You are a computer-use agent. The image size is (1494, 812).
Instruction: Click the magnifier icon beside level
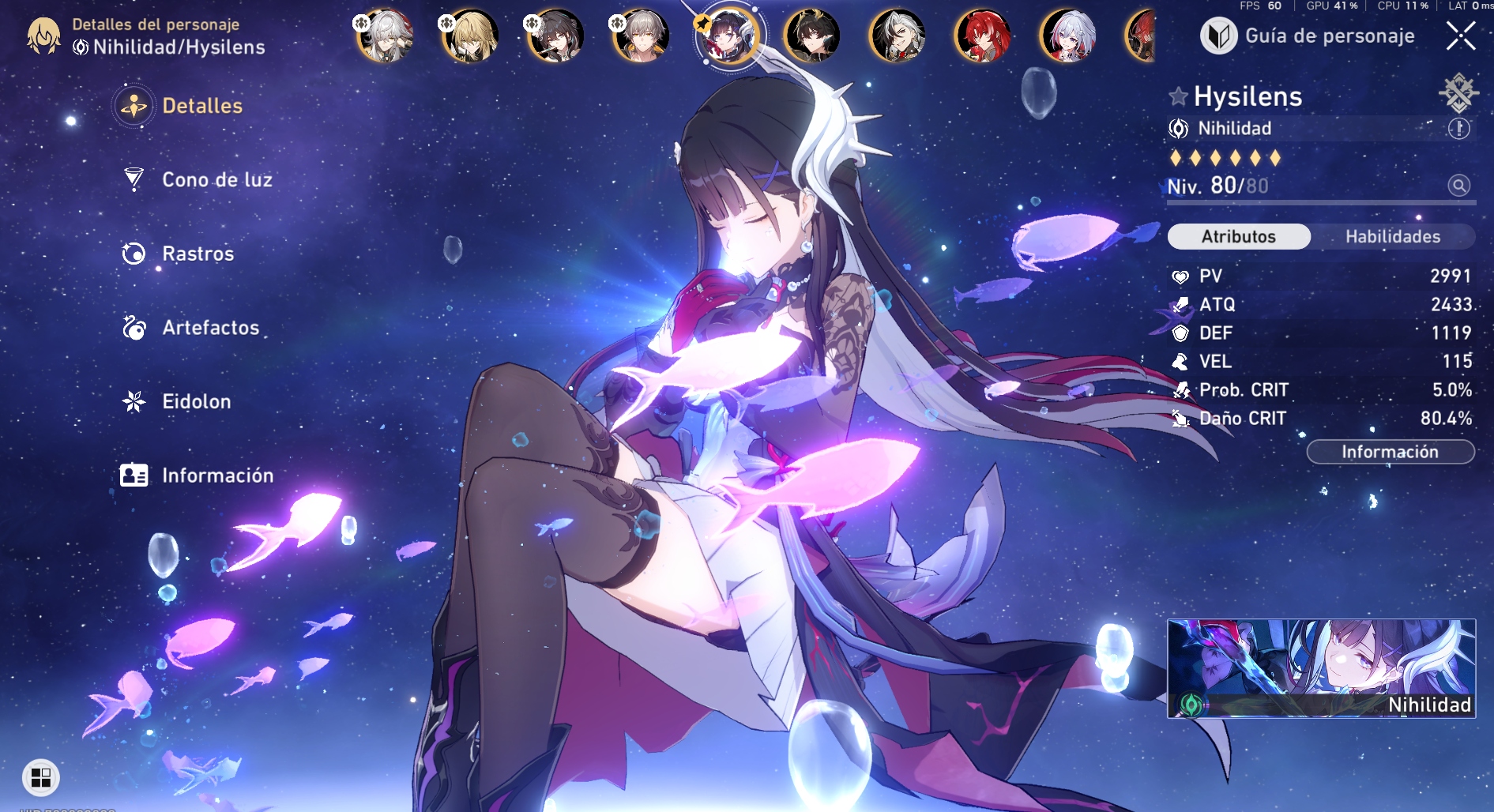[1458, 186]
